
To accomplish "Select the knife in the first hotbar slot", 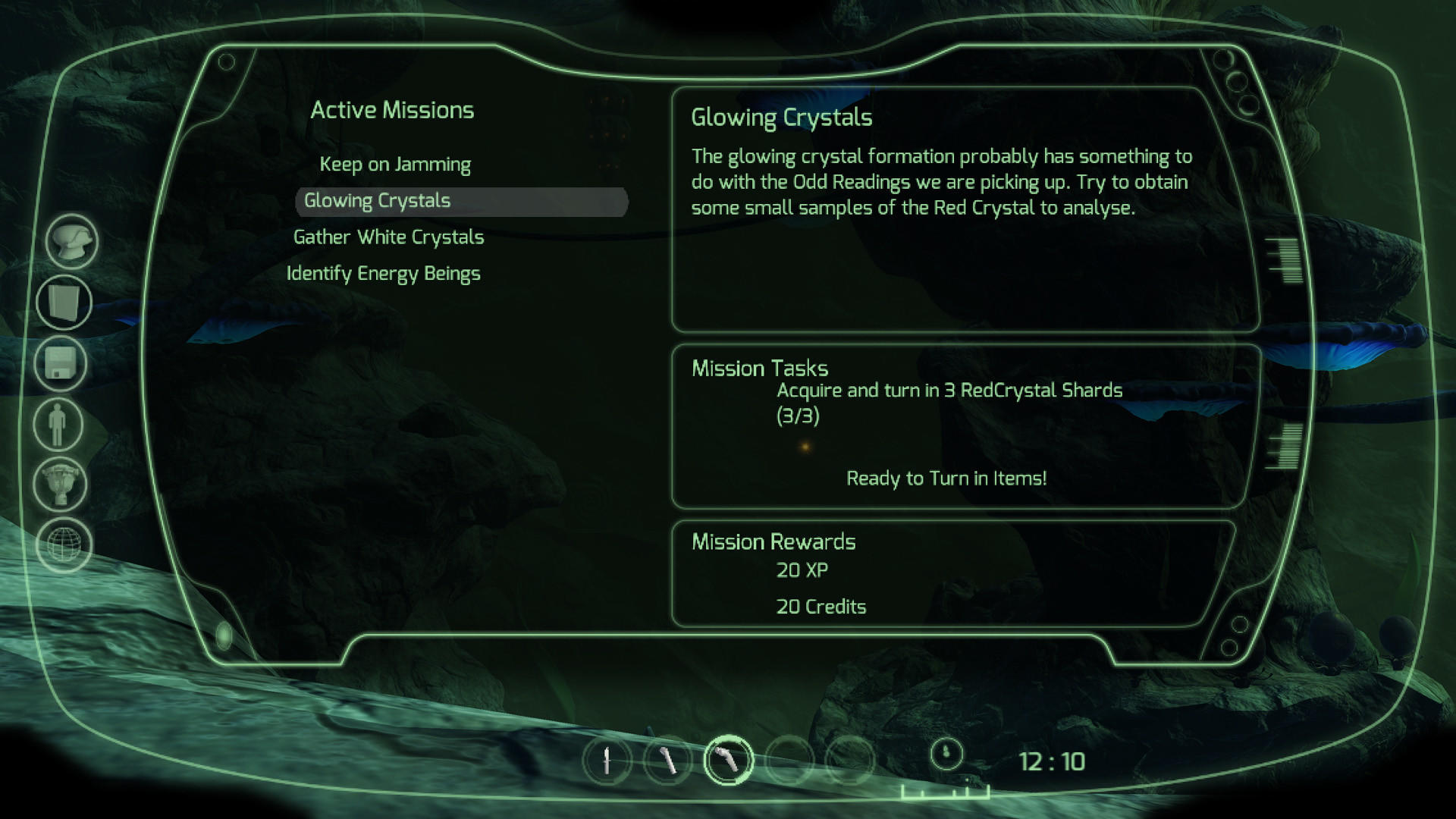I will click(x=607, y=761).
